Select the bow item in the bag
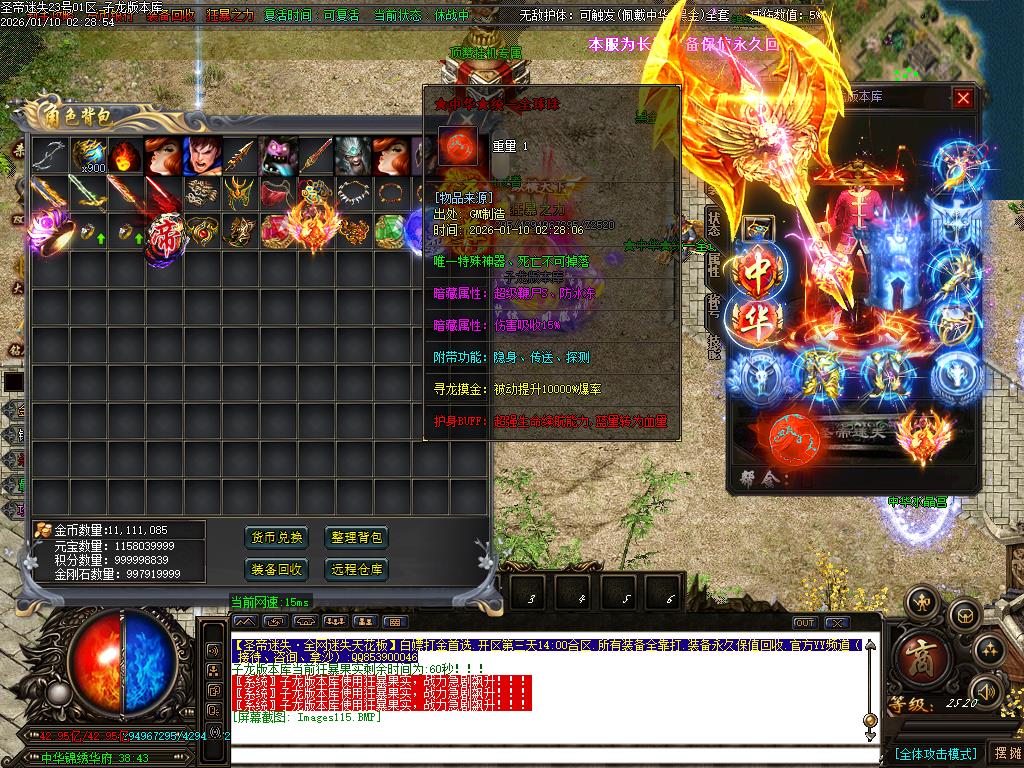This screenshot has width=1024, height=768. point(49,156)
